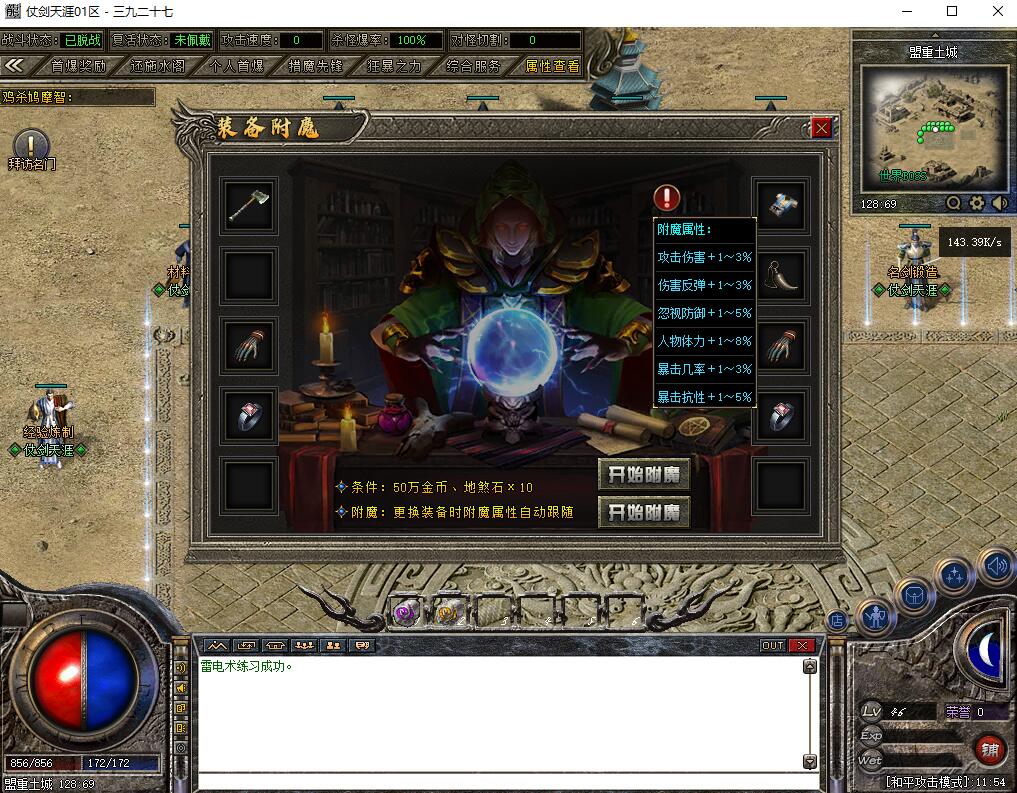Click the red exclamation enchant info icon

click(x=667, y=198)
